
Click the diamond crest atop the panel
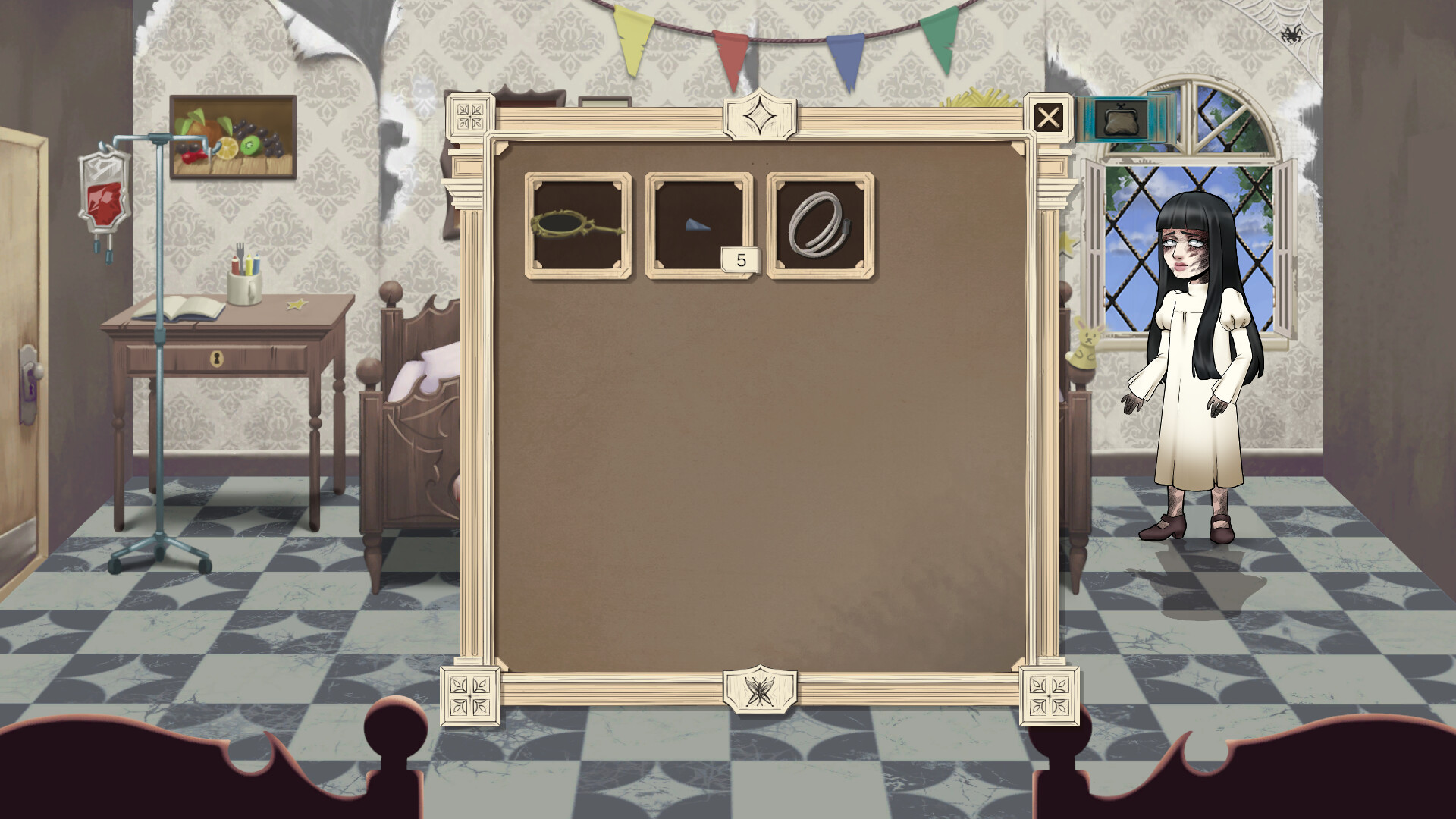[x=759, y=114]
